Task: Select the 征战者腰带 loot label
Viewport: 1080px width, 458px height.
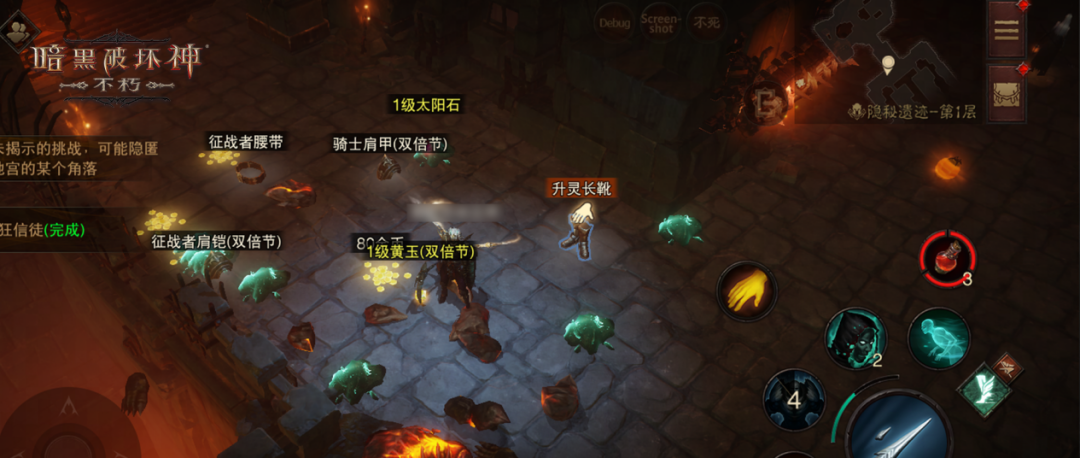Action: point(245,142)
